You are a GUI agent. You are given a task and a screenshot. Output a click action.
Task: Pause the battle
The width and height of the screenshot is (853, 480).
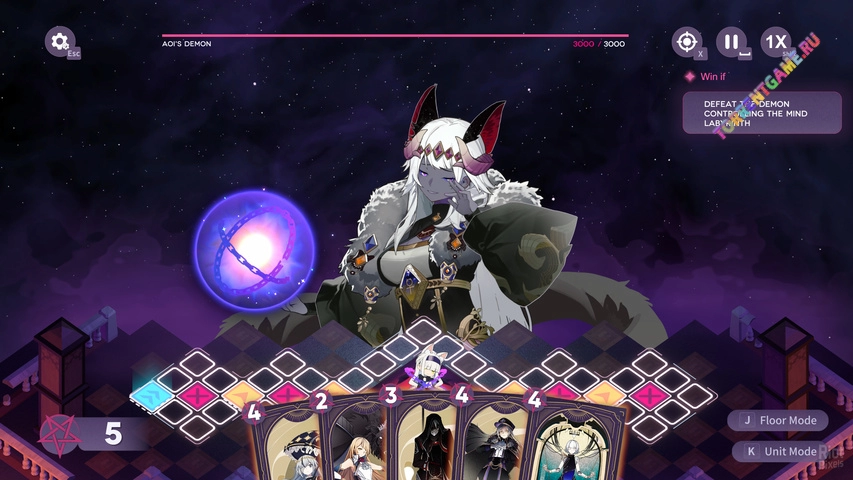coord(731,42)
